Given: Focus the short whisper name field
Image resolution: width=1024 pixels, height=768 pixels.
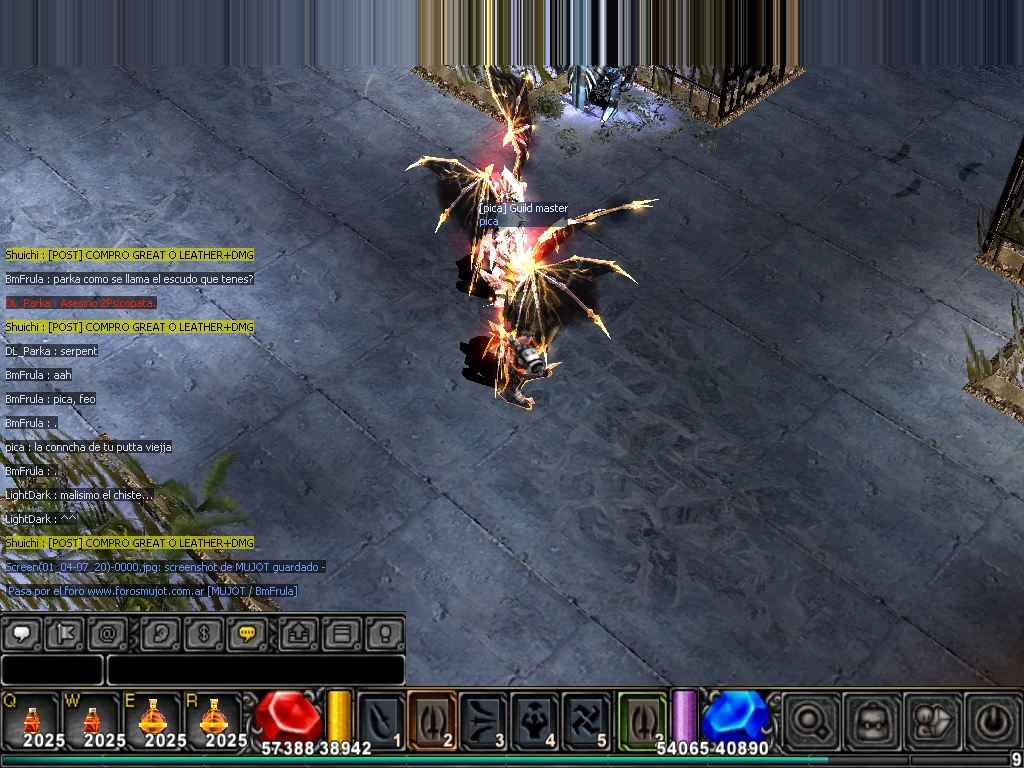Looking at the screenshot, I should [52, 670].
